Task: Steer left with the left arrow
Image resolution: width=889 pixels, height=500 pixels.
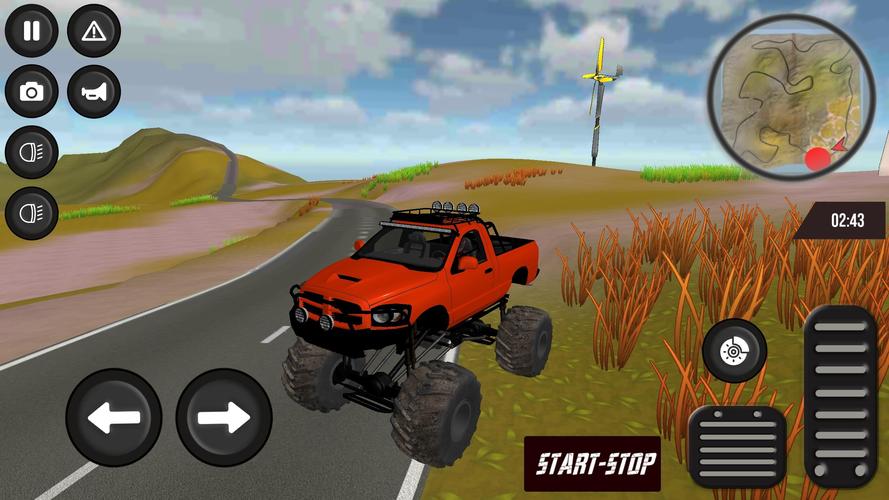Action: tap(114, 417)
